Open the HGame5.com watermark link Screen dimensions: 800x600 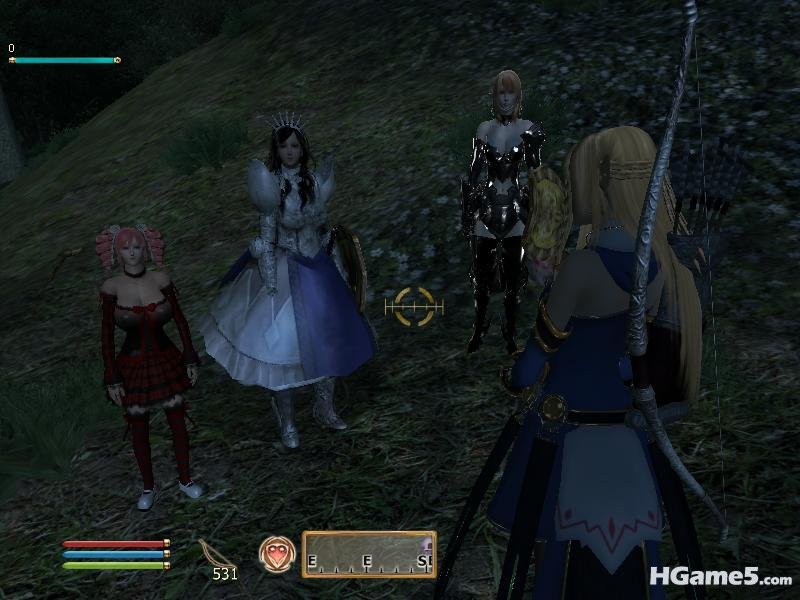719,576
